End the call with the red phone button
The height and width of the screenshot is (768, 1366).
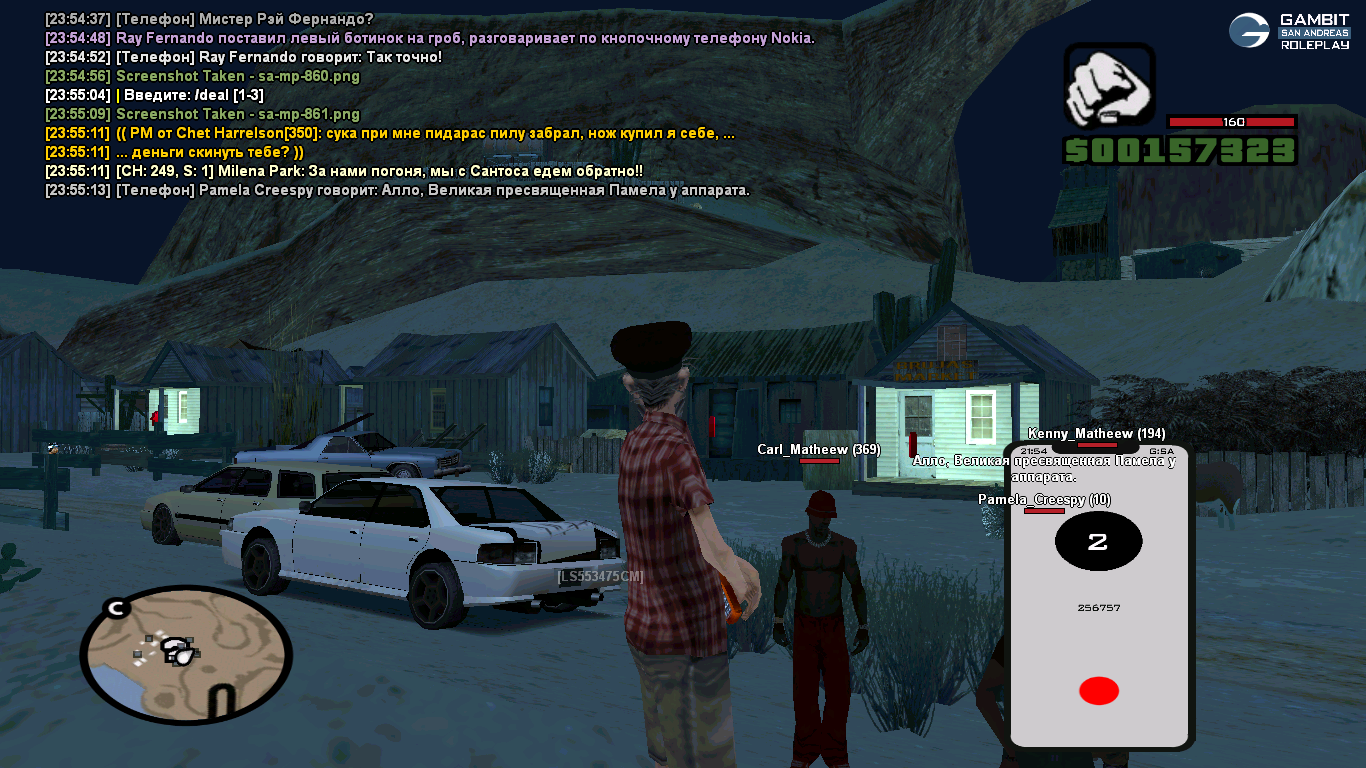(1098, 691)
